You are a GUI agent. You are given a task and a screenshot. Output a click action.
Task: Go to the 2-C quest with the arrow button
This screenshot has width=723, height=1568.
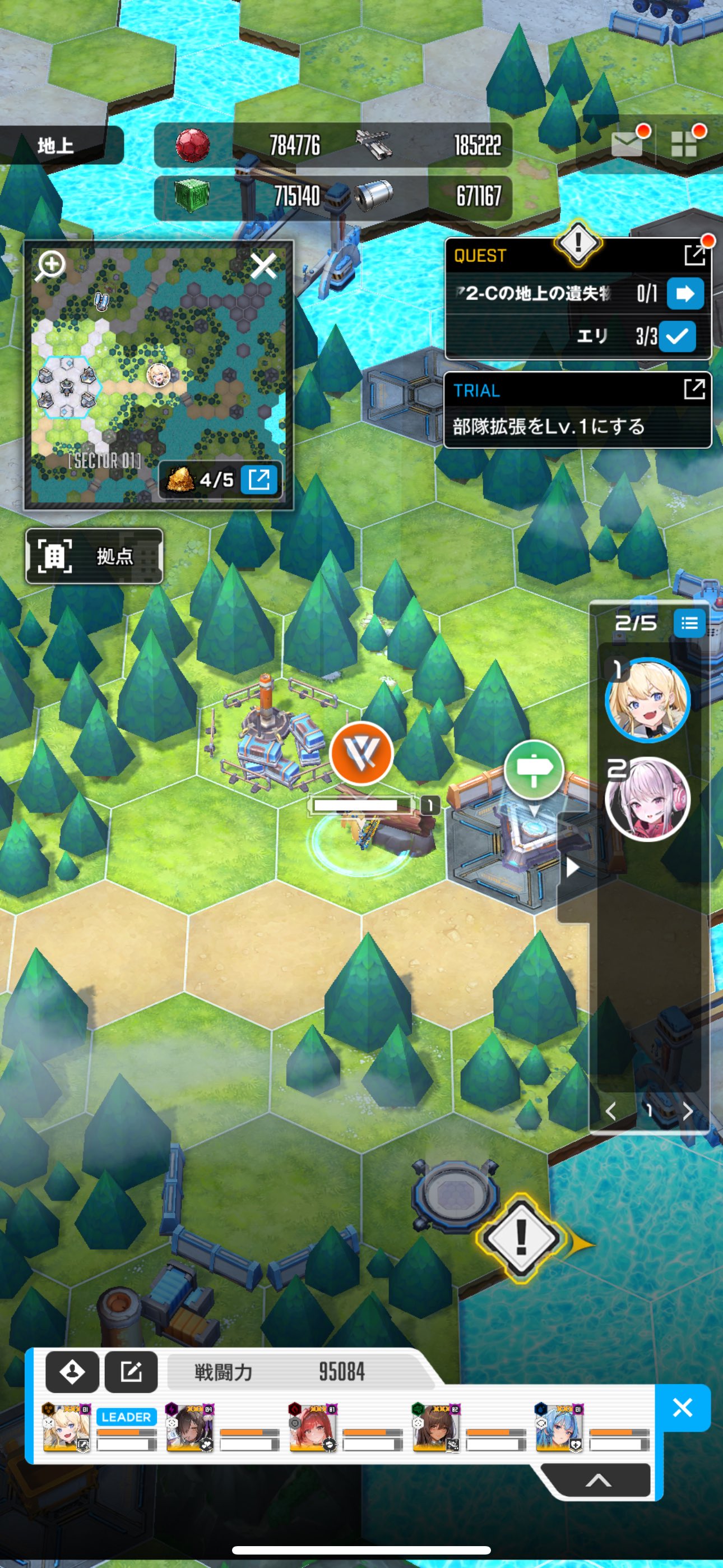685,293
